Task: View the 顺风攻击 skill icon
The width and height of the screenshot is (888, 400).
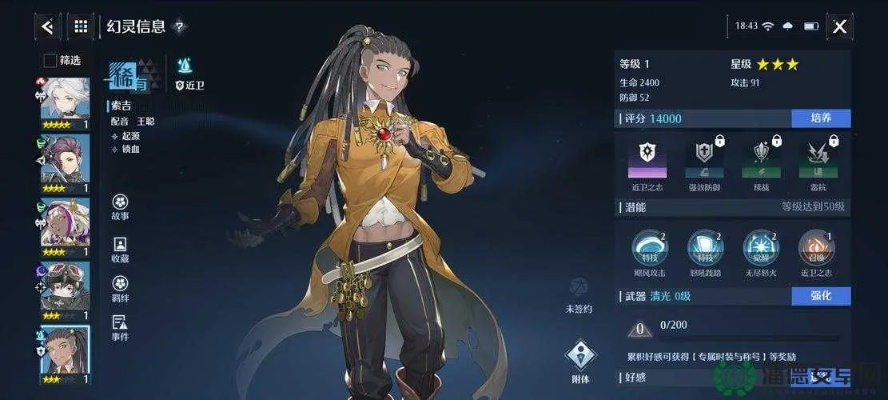Action: click(x=649, y=247)
